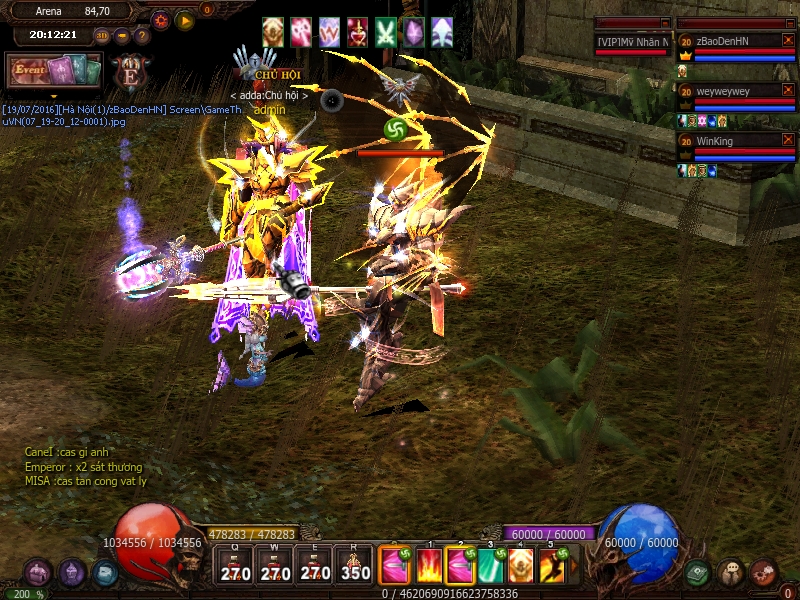This screenshot has height=600, width=800.
Task: Activate the teal slash skill in slot 3
Action: coord(490,566)
